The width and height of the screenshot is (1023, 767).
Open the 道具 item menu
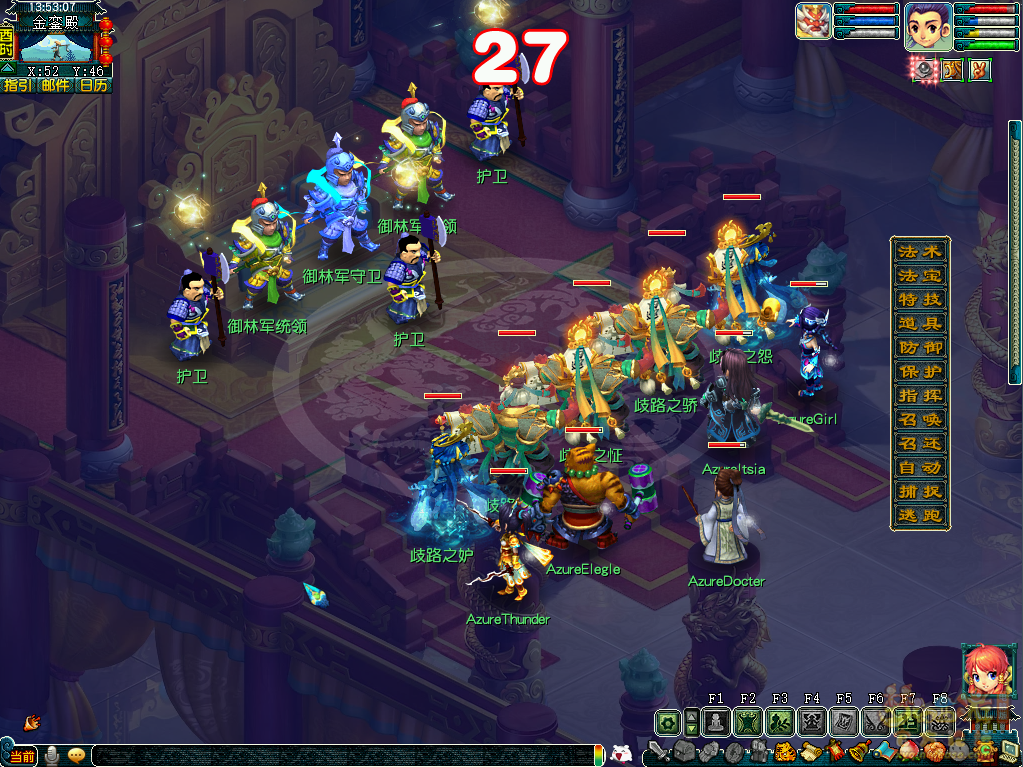[x=920, y=324]
